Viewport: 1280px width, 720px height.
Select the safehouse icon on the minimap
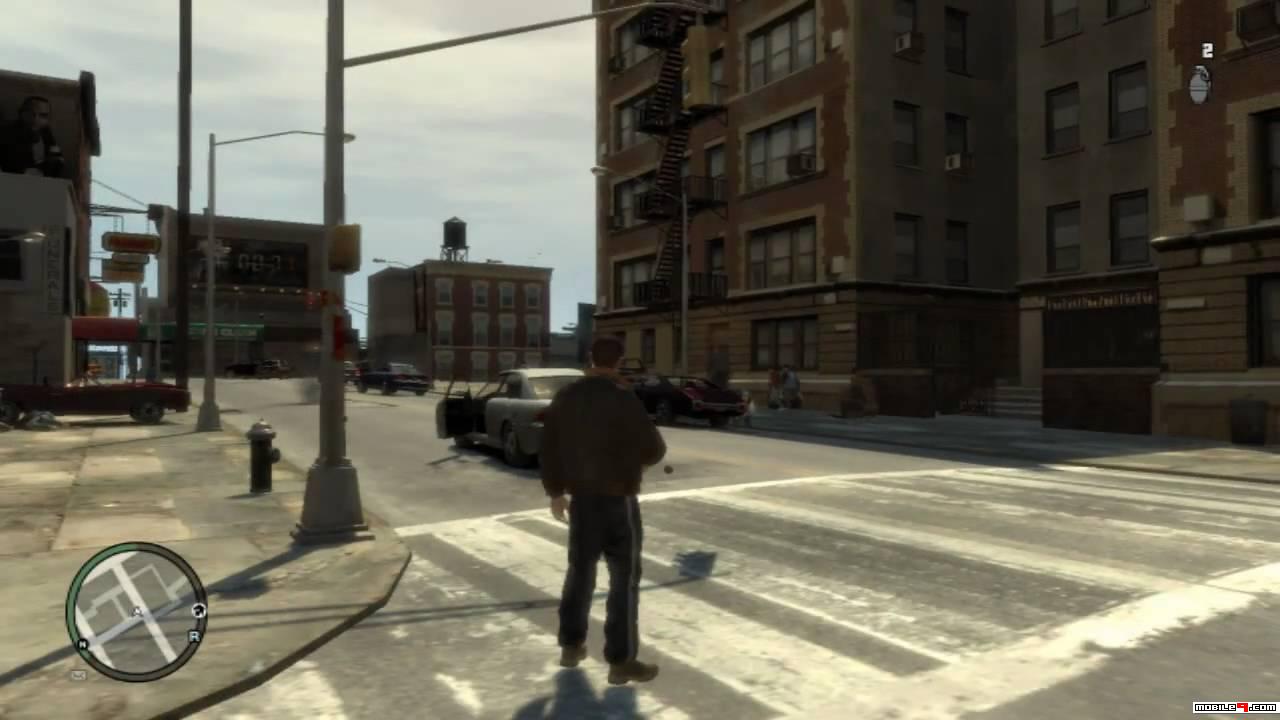[x=200, y=610]
